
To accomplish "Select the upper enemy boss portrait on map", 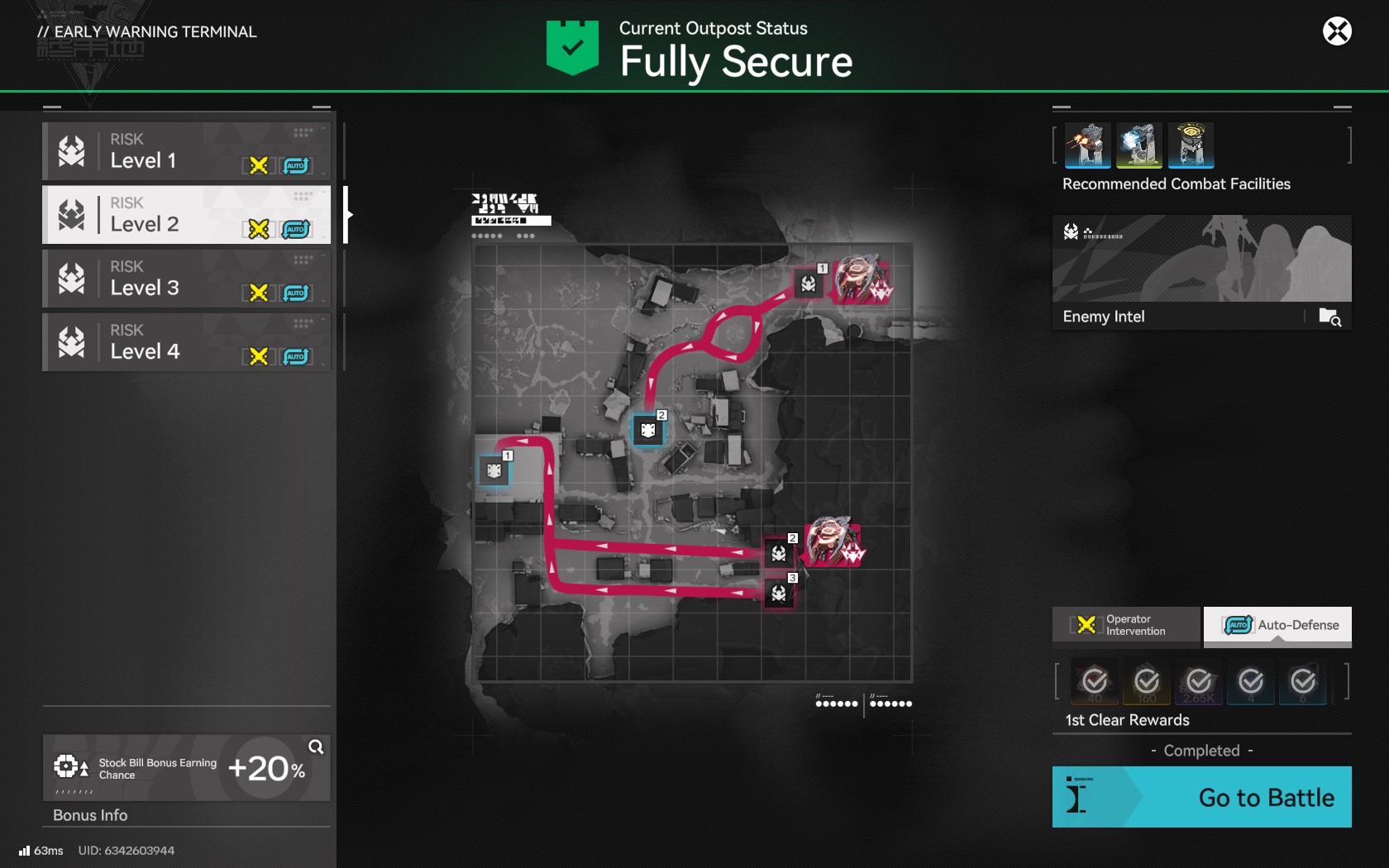I will click(x=862, y=279).
